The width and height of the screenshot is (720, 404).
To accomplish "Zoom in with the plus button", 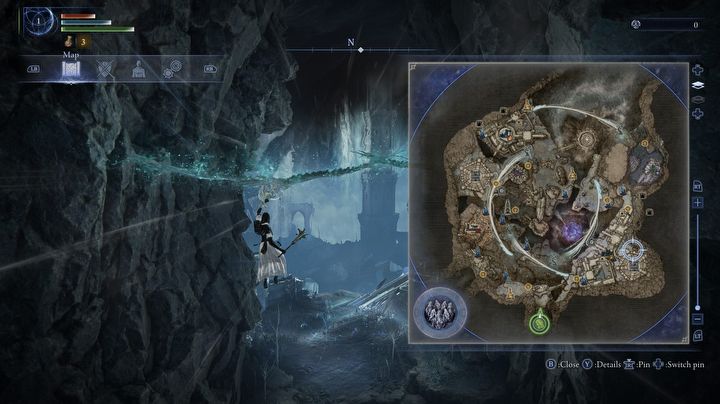I will (x=697, y=202).
